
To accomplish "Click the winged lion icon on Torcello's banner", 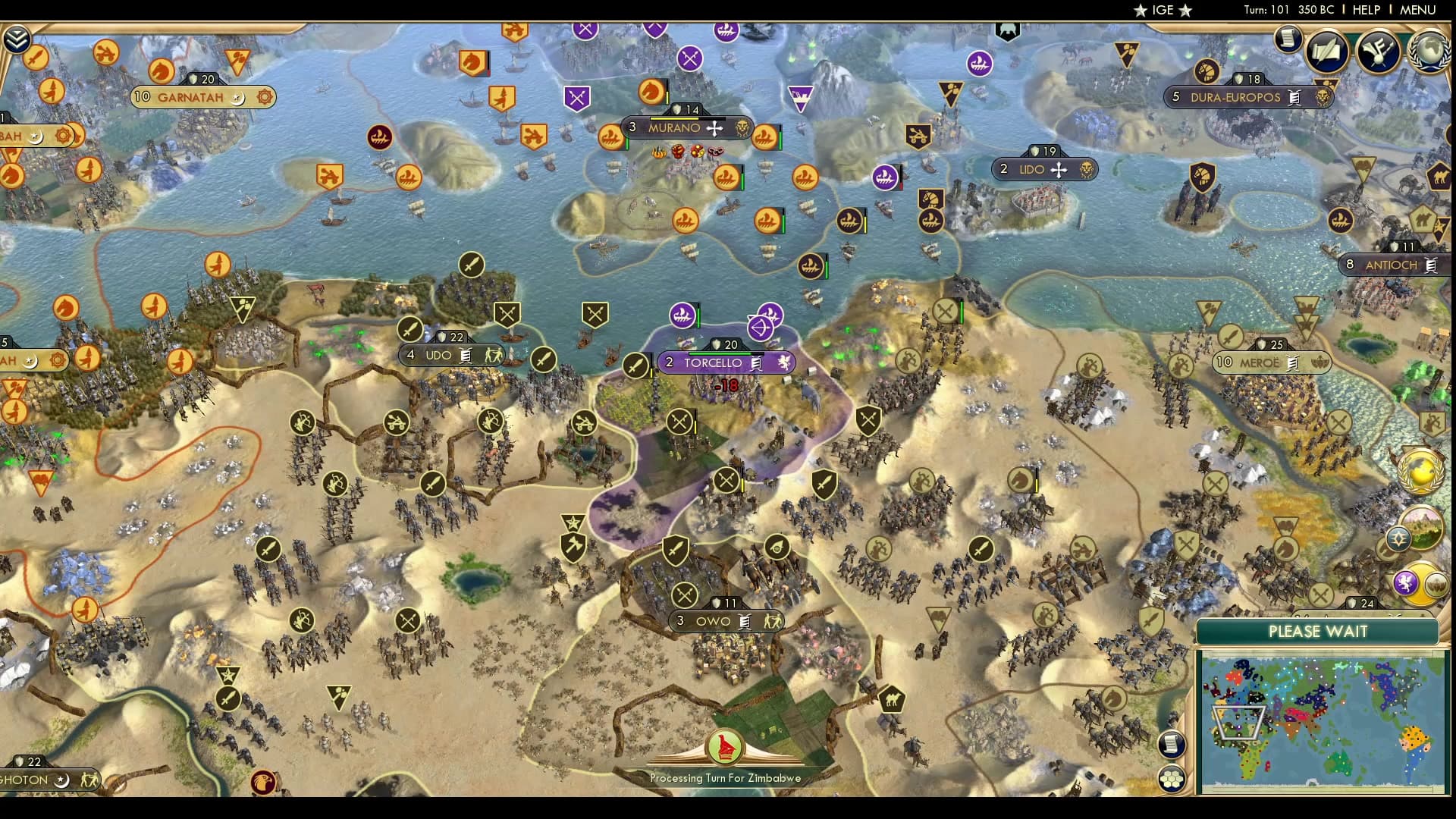I will point(783,363).
